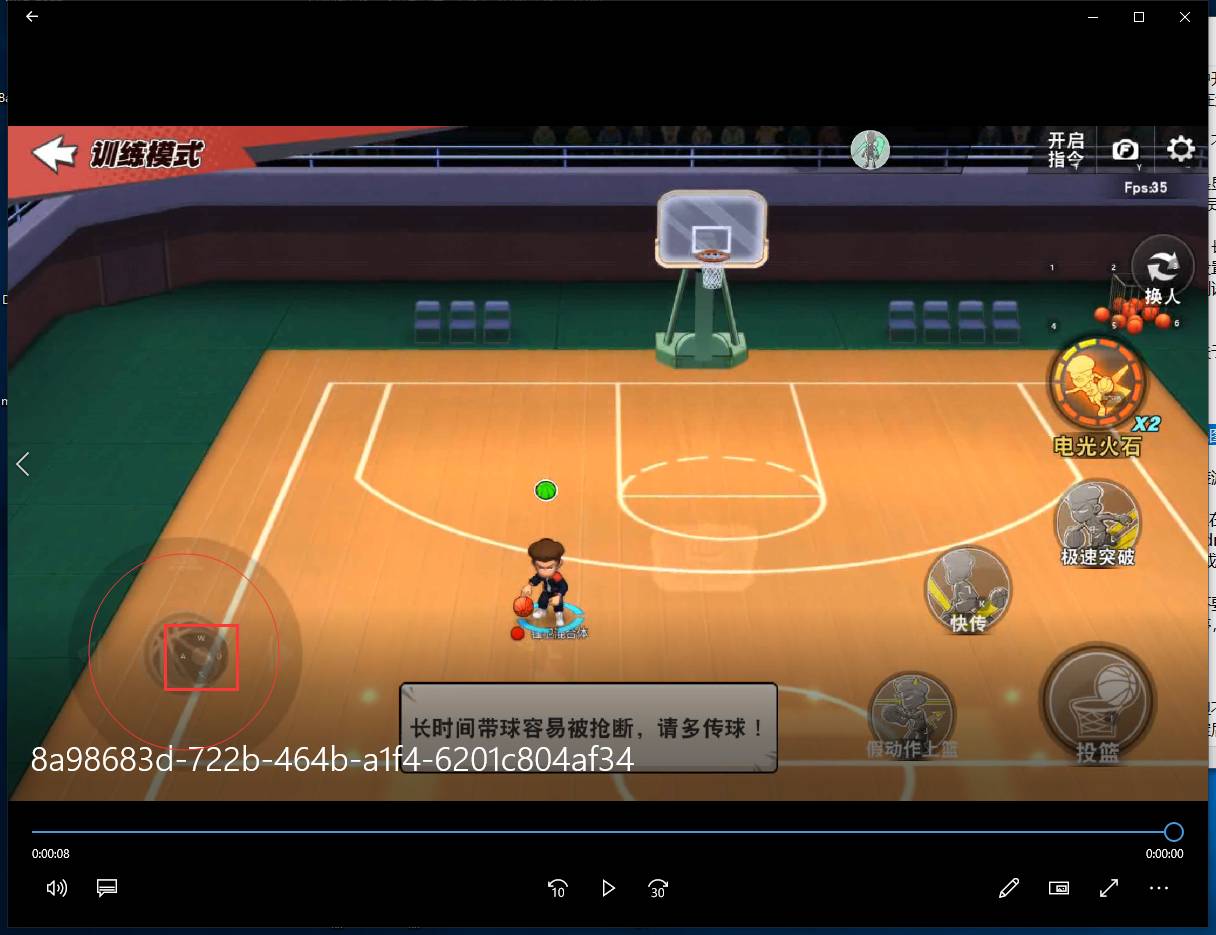Expand the video player to full screen
The width and height of the screenshot is (1216, 935).
coord(1108,888)
